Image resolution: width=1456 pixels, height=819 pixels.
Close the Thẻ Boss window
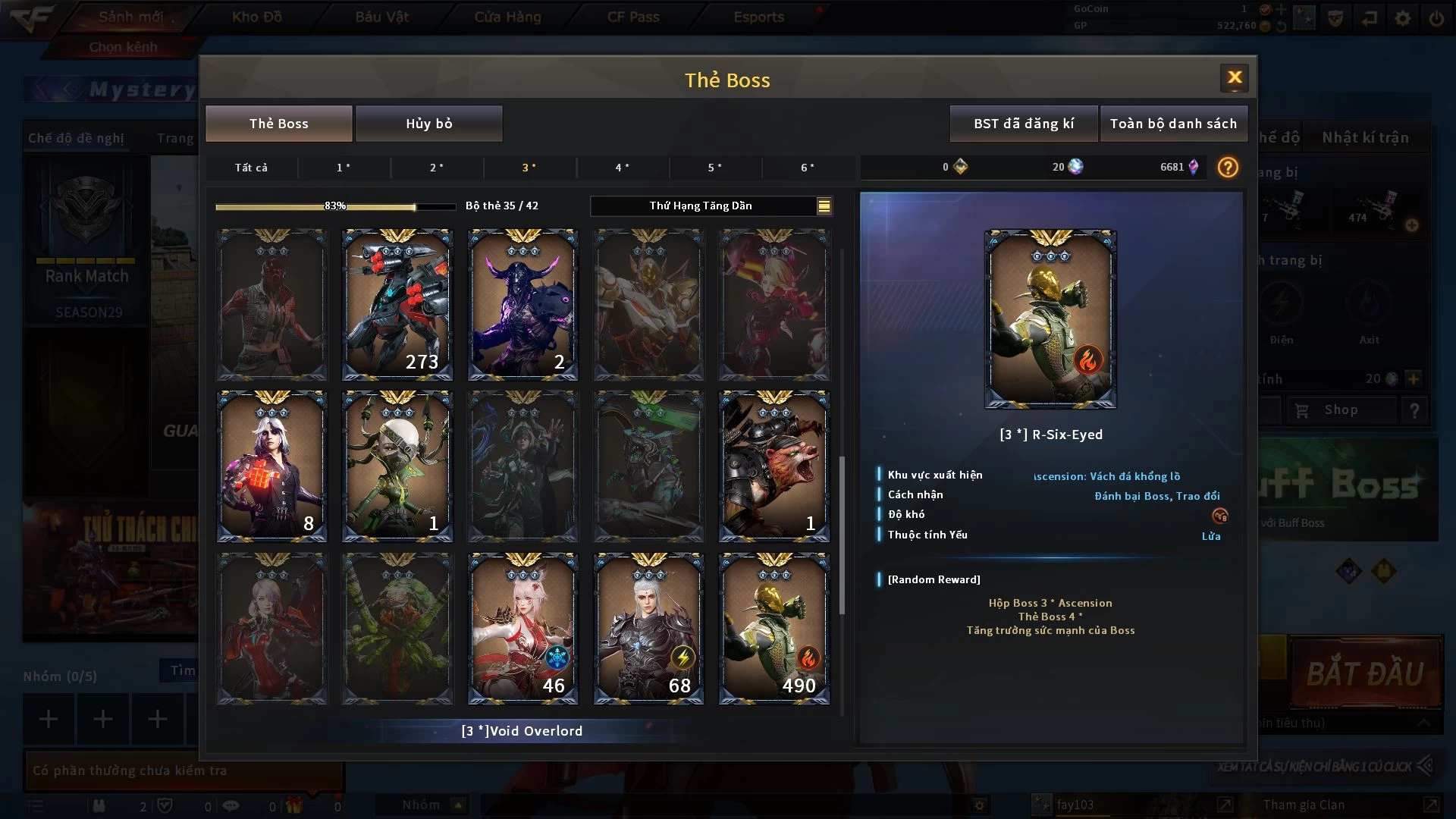1234,77
